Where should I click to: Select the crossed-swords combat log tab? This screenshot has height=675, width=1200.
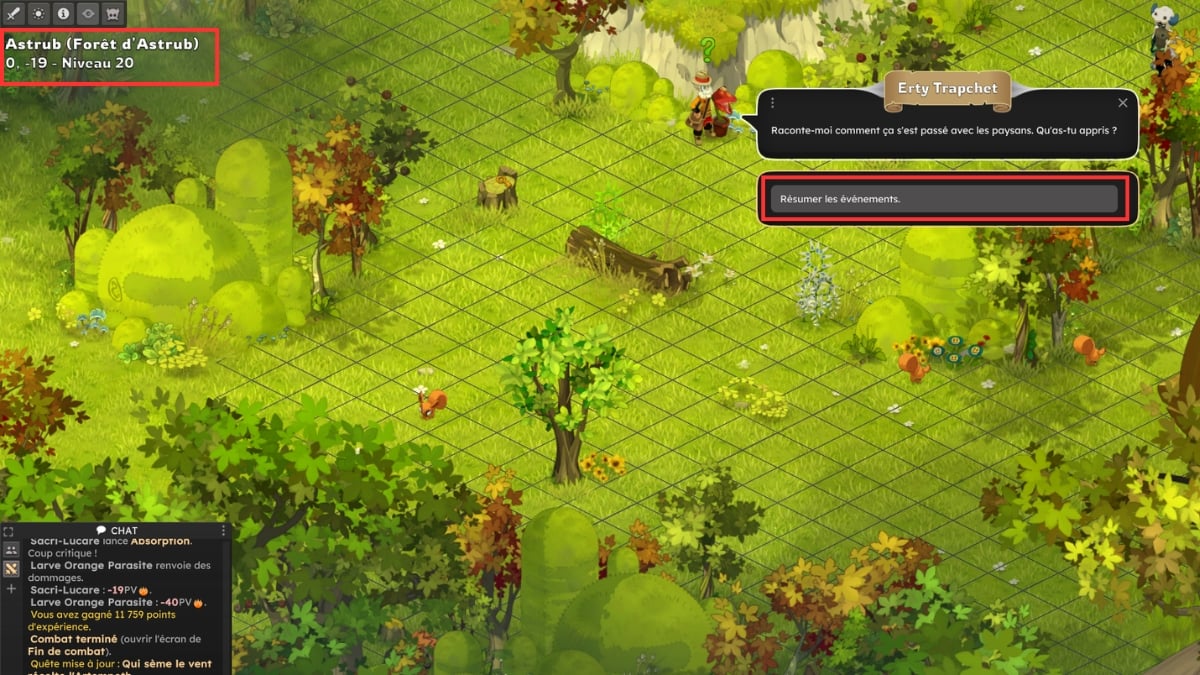pyautogui.click(x=12, y=569)
